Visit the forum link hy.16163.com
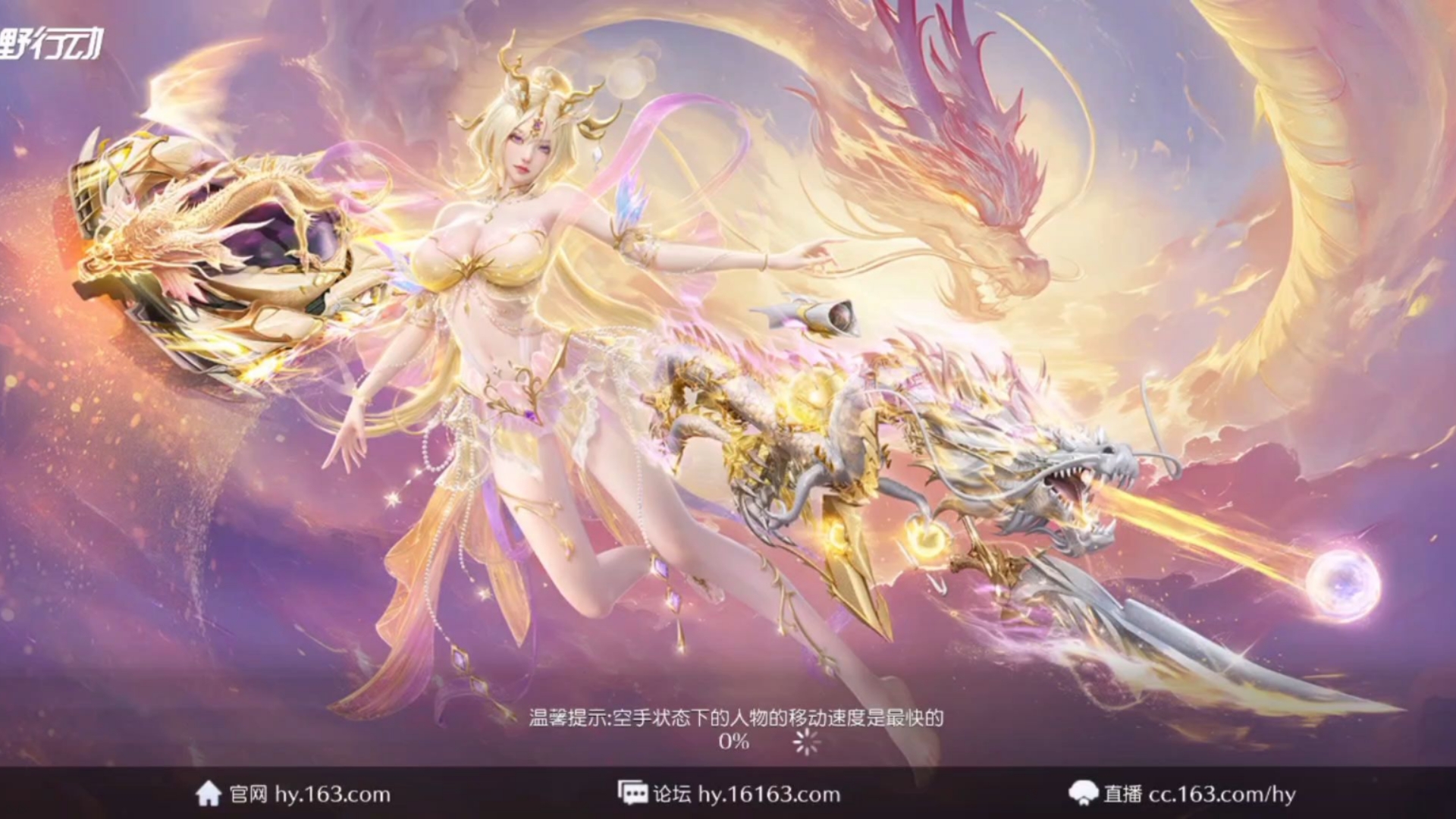The width and height of the screenshot is (1456, 819). coord(768,794)
